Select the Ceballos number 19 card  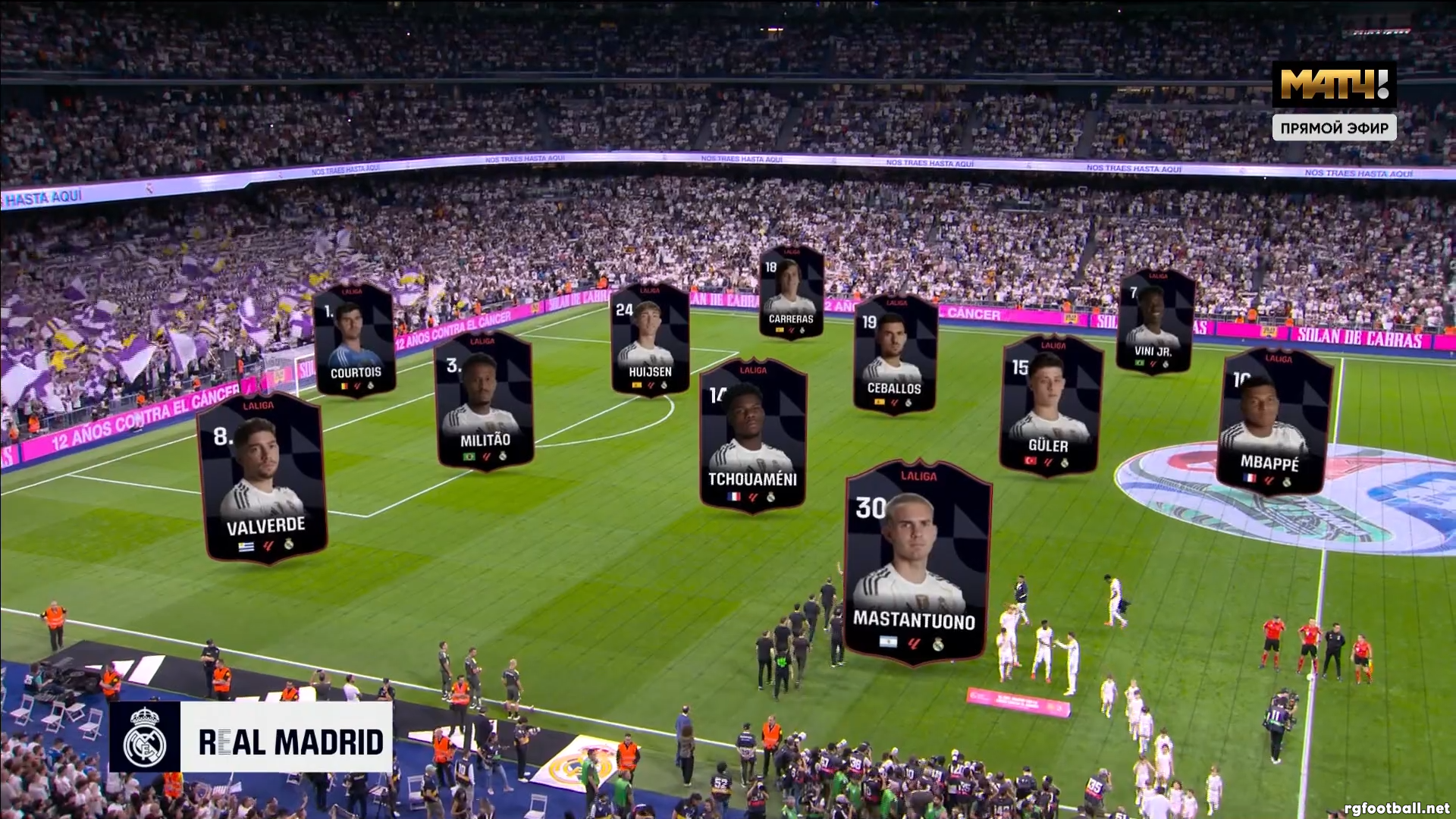tap(895, 355)
